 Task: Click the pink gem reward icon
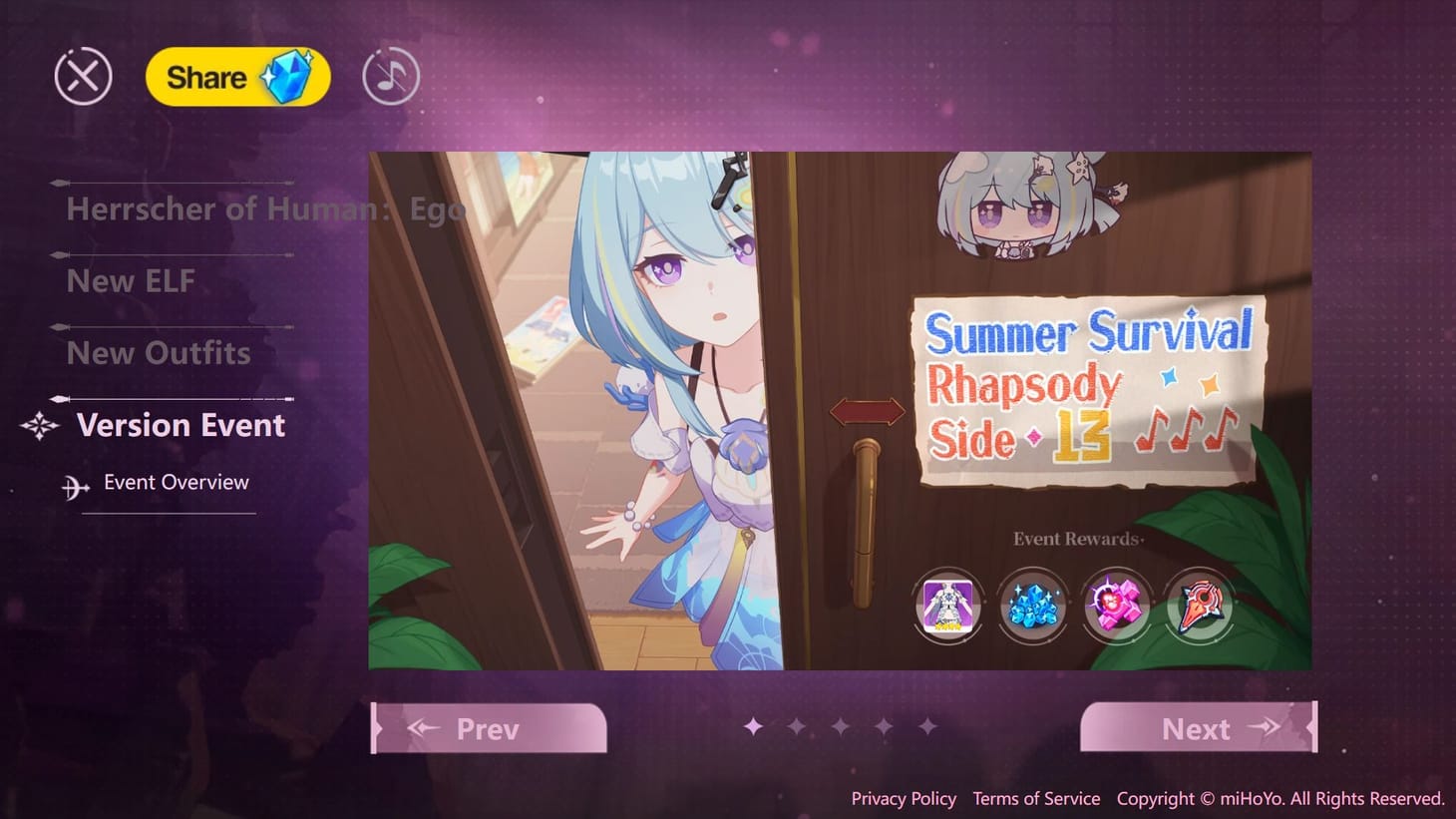coord(1117,606)
